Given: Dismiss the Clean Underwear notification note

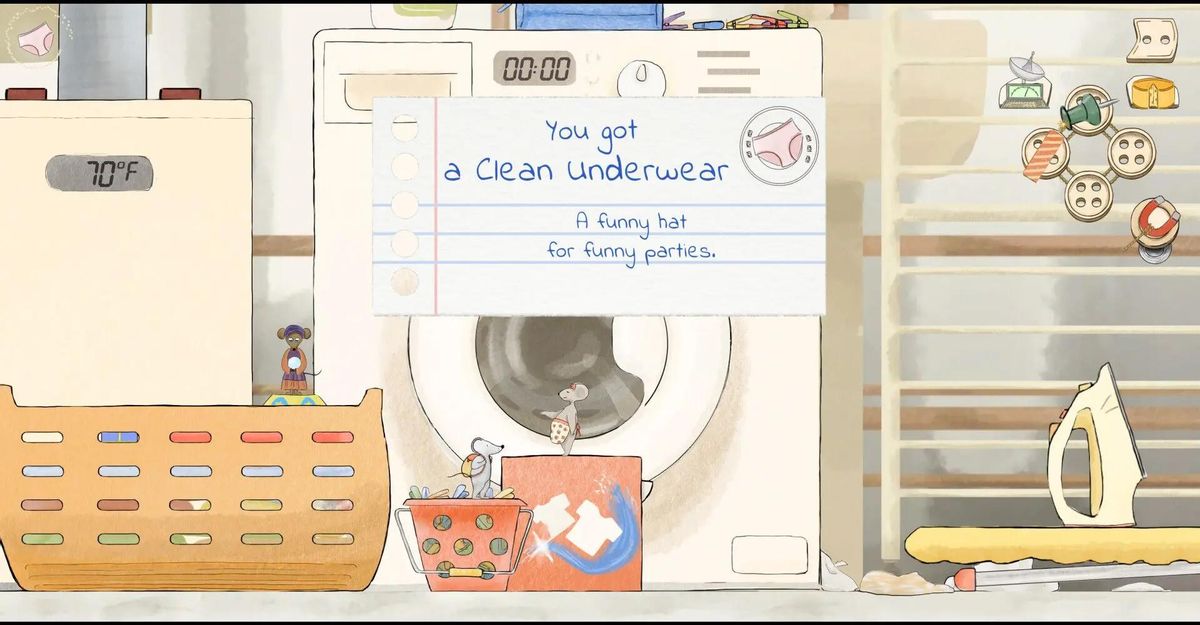Looking at the screenshot, I should pos(598,206).
